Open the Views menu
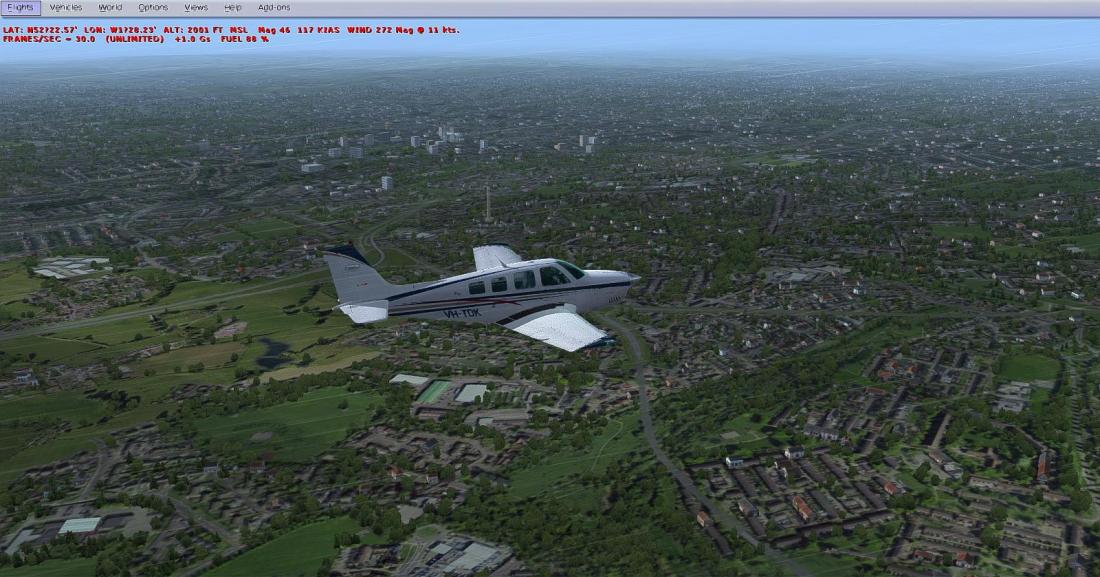Screen dimensions: 1100x577 pos(196,7)
